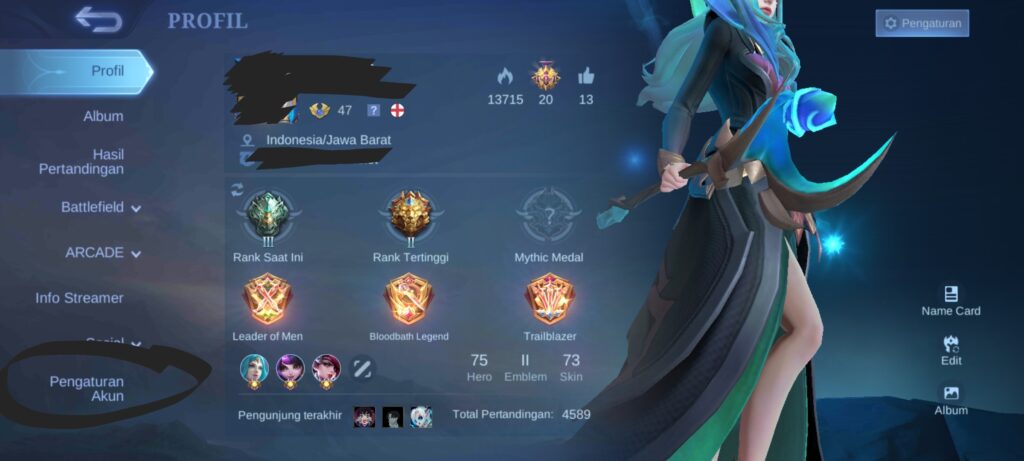Edit favorite heroes with the slash icon
The image size is (1024, 461).
click(362, 368)
